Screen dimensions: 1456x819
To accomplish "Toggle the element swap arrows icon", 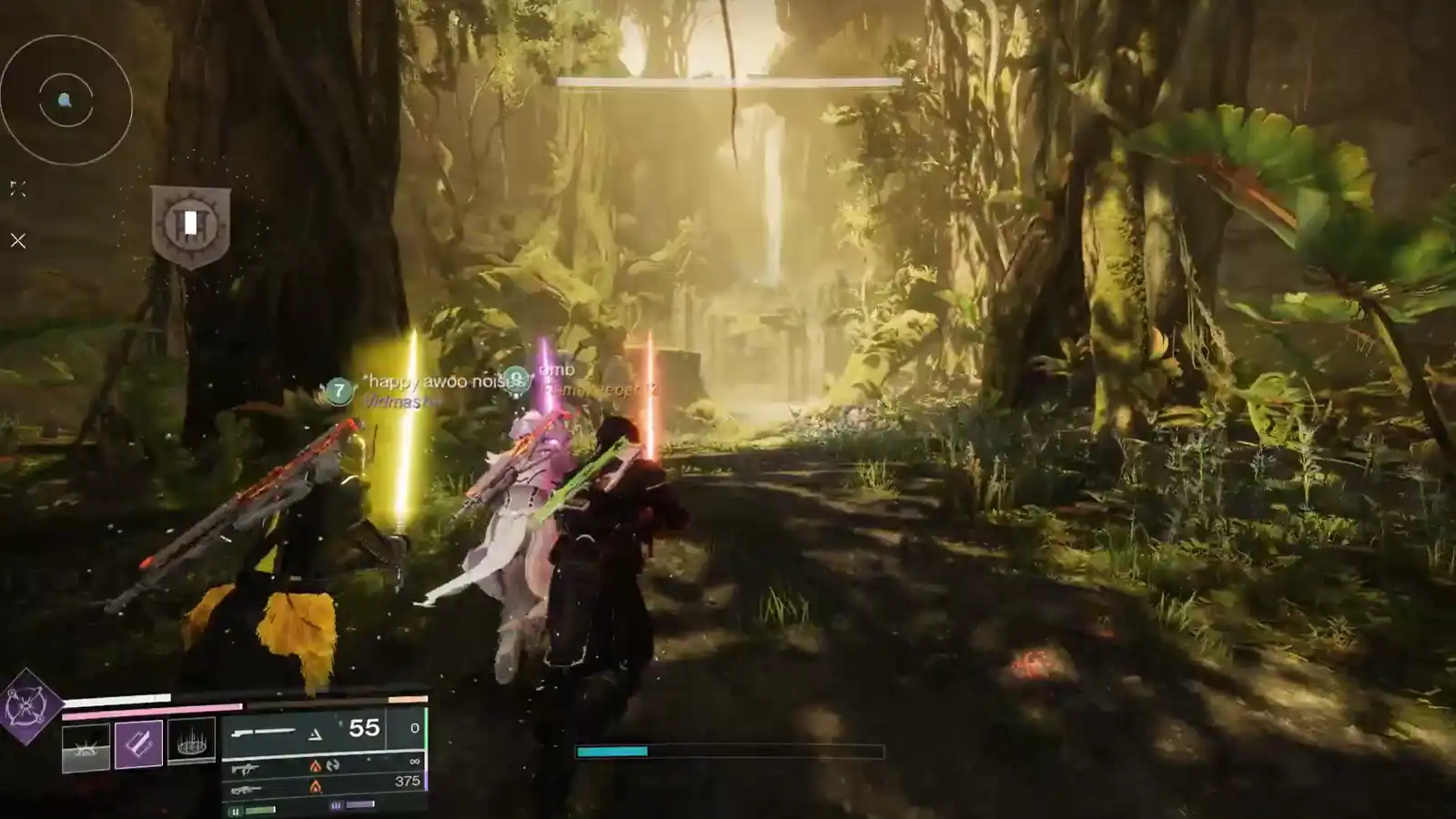I will (x=334, y=765).
